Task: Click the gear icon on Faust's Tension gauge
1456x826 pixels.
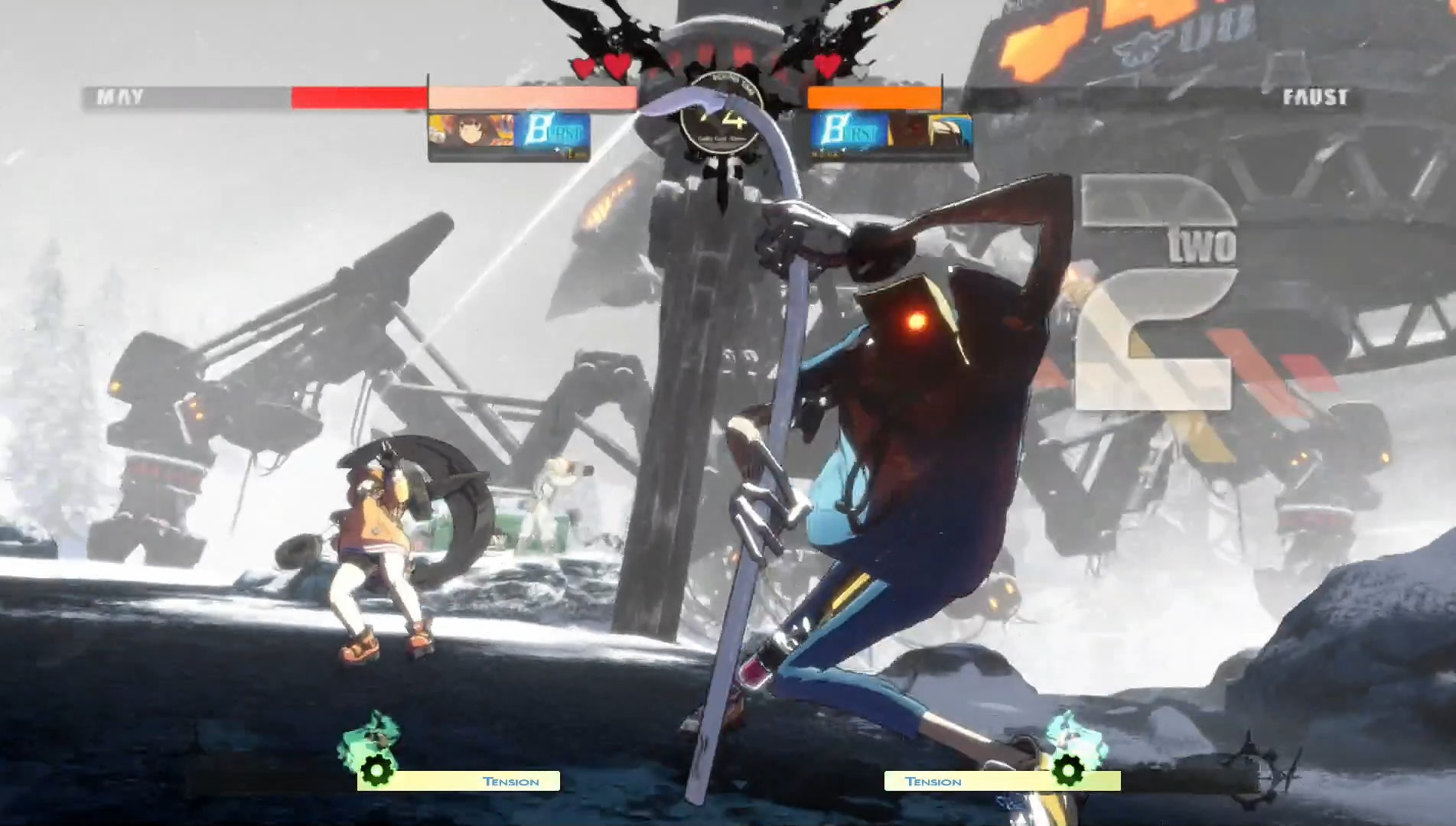Action: point(1068,769)
